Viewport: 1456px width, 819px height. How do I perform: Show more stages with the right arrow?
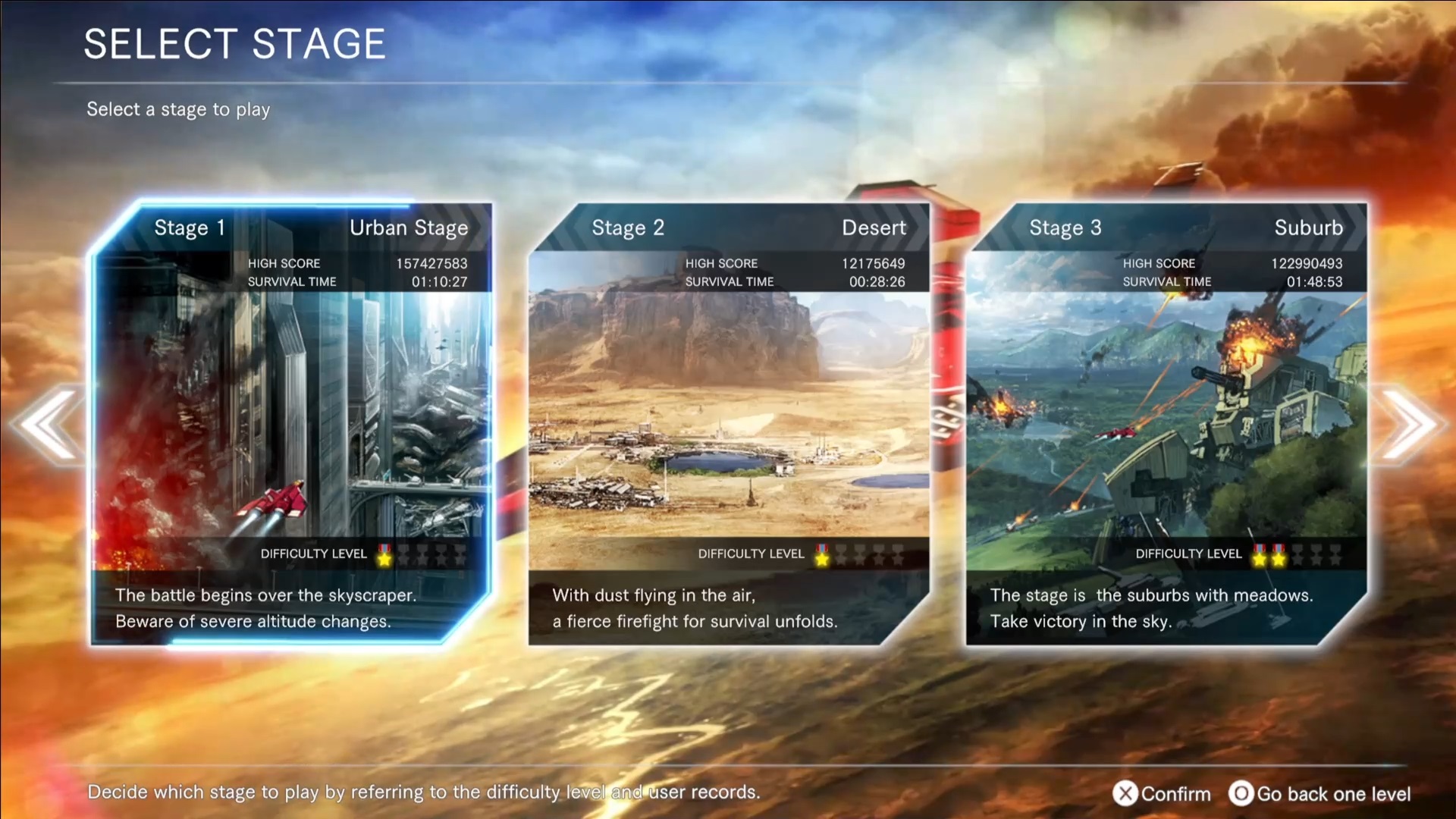pos(1407,425)
